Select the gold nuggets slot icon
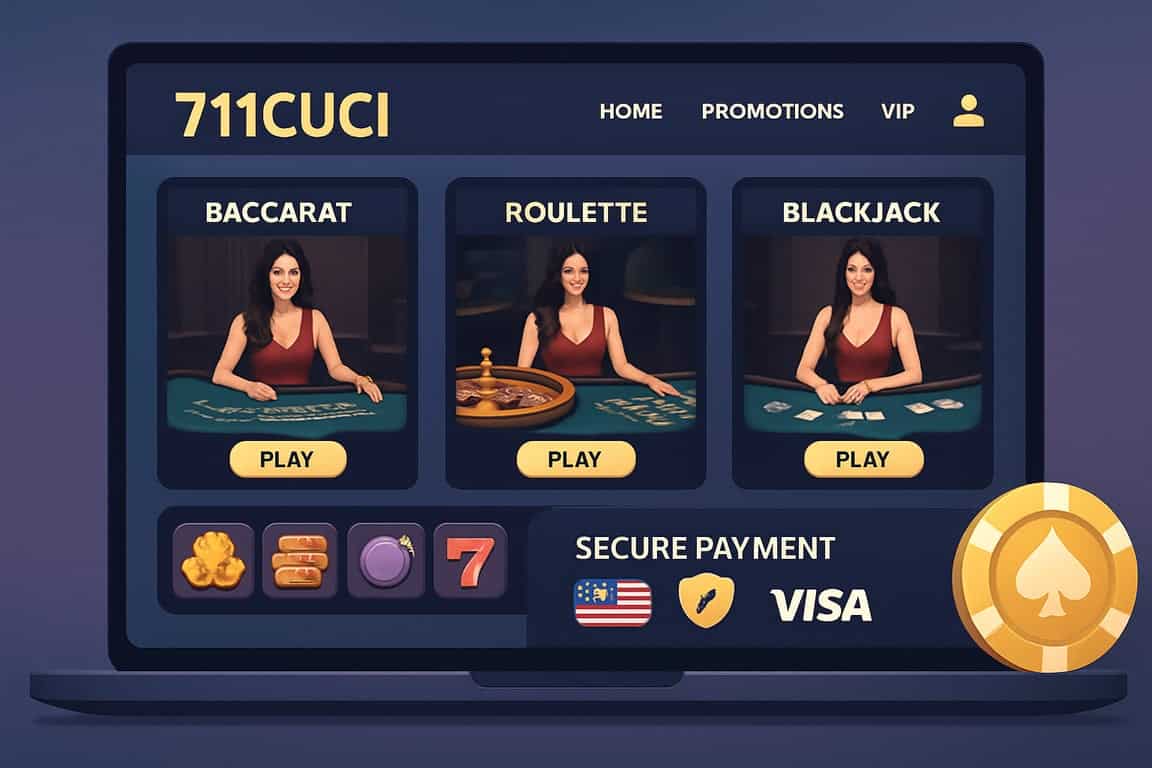 [x=213, y=561]
